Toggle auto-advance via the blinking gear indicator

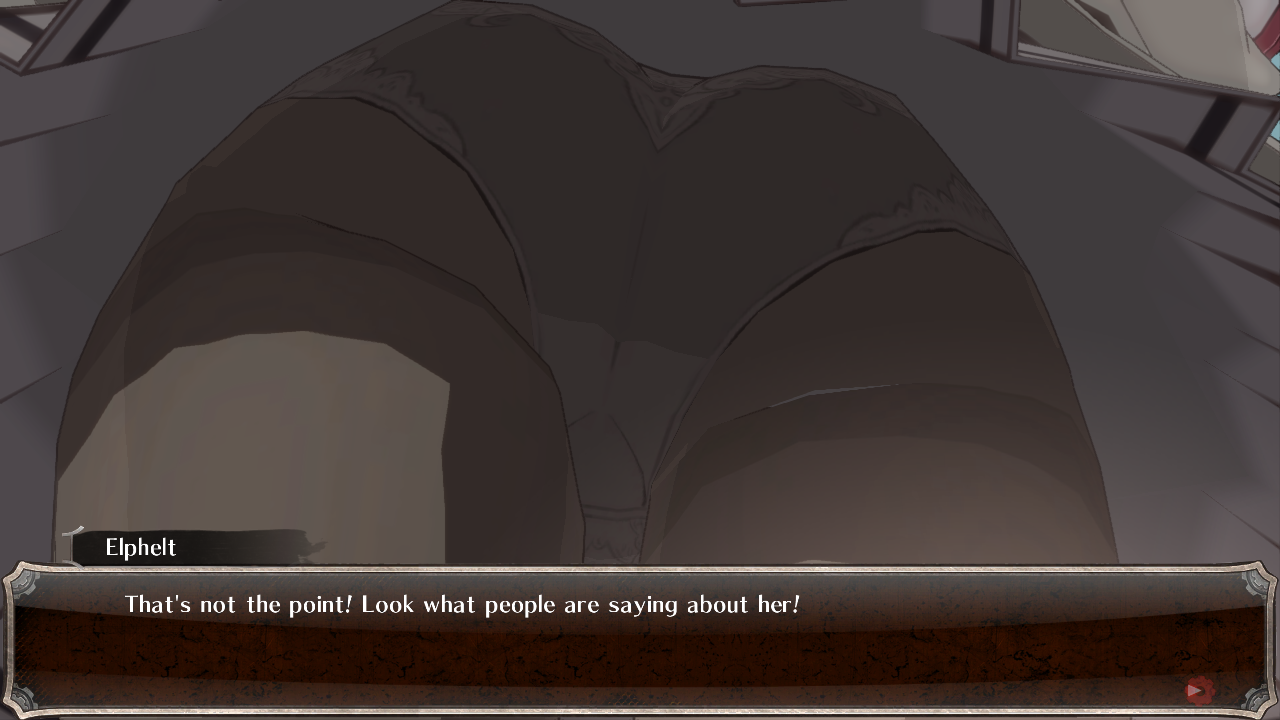(1197, 691)
